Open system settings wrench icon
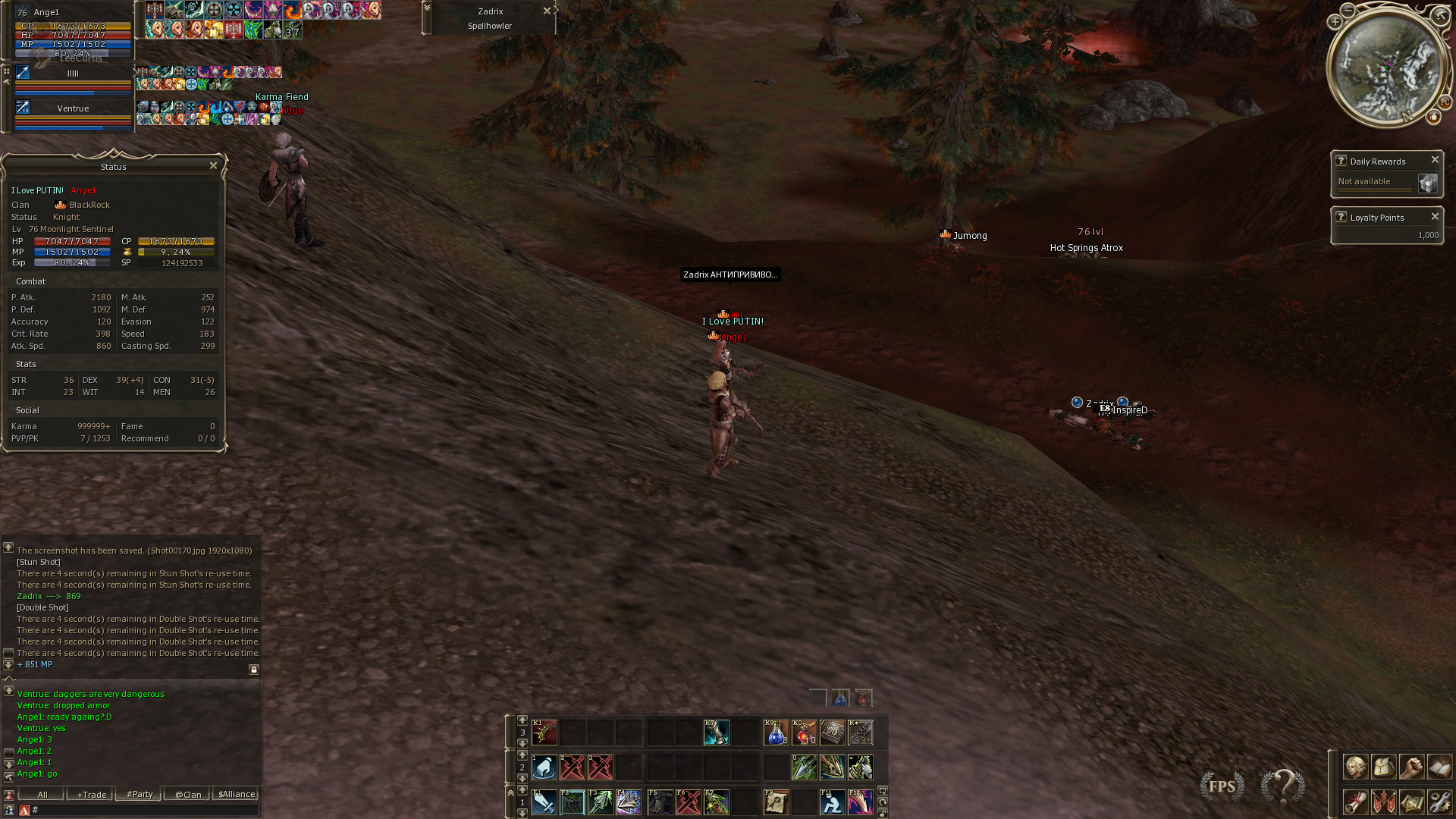This screenshot has width=1456, height=819. coord(1439,802)
